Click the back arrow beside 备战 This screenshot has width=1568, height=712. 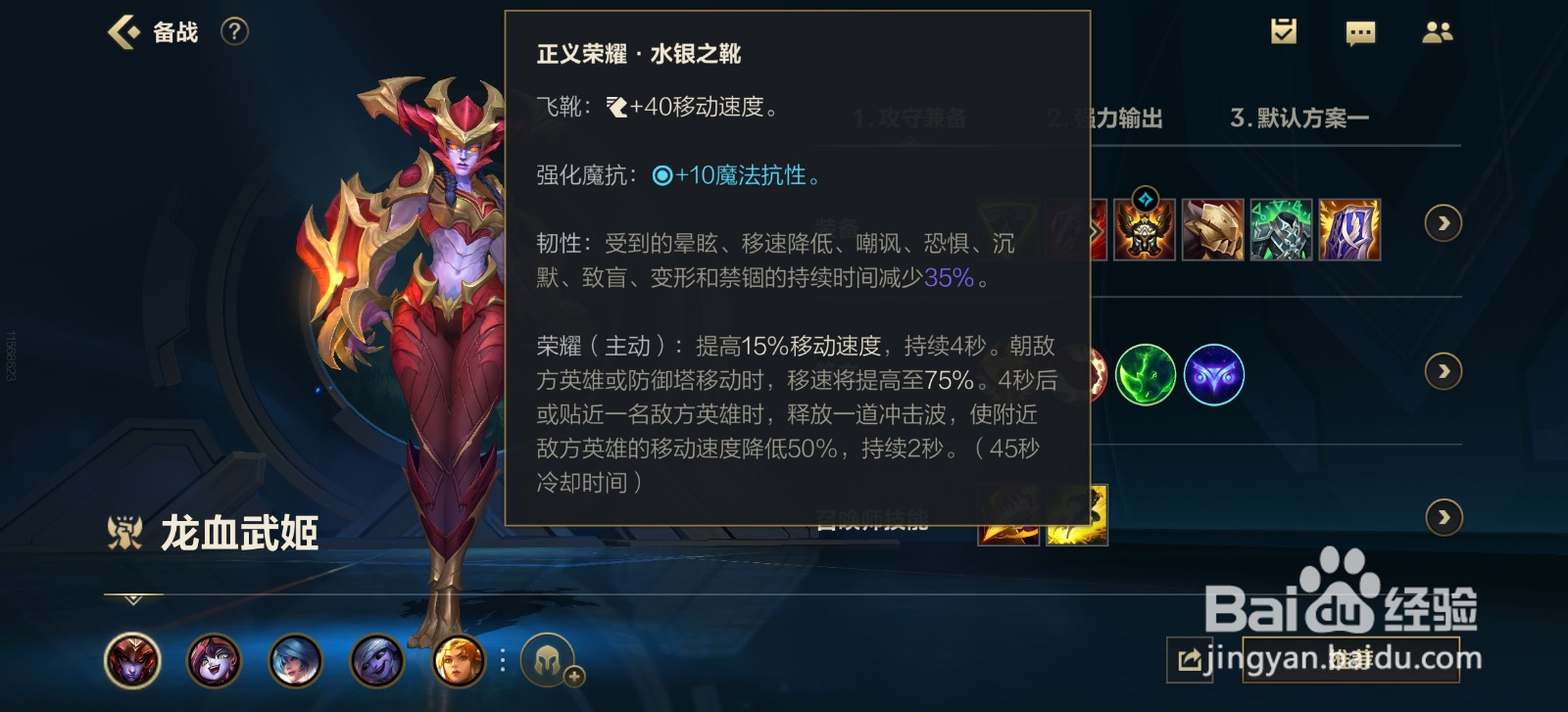121,32
